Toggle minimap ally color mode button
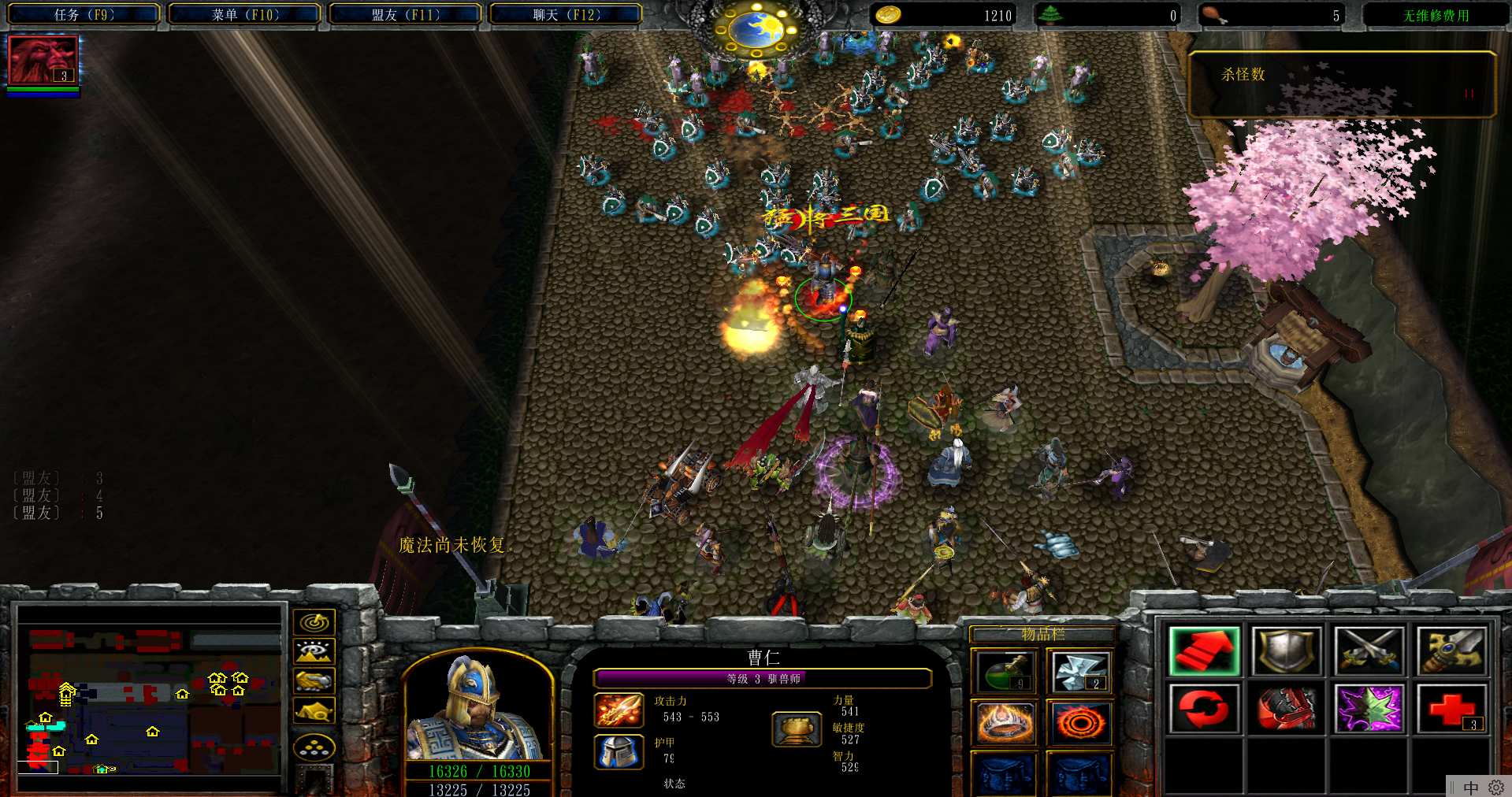The height and width of the screenshot is (797, 1512). 314,680
